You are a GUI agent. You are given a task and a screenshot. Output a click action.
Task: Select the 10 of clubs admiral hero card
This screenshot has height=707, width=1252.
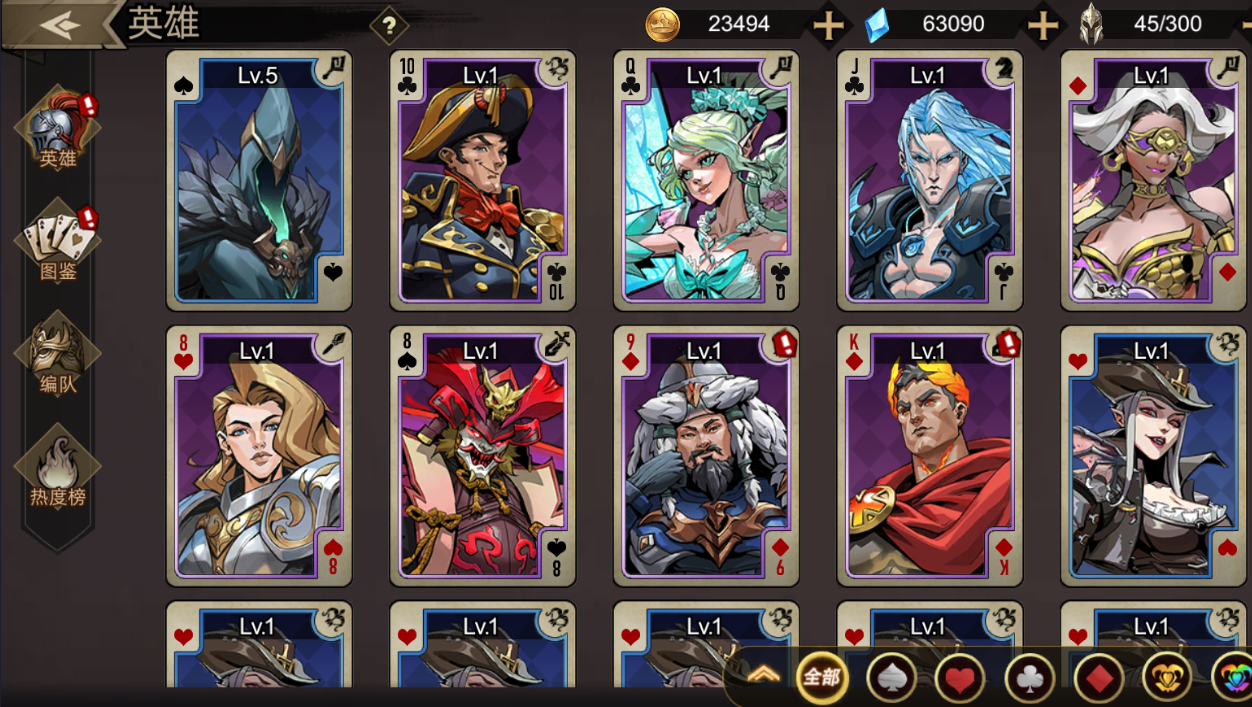(x=482, y=180)
